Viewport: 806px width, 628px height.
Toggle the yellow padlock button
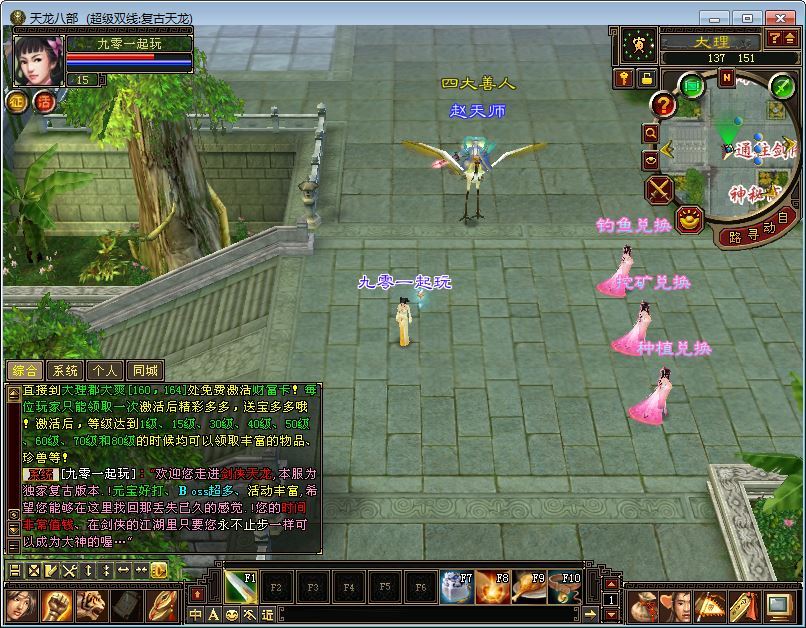(x=647, y=79)
